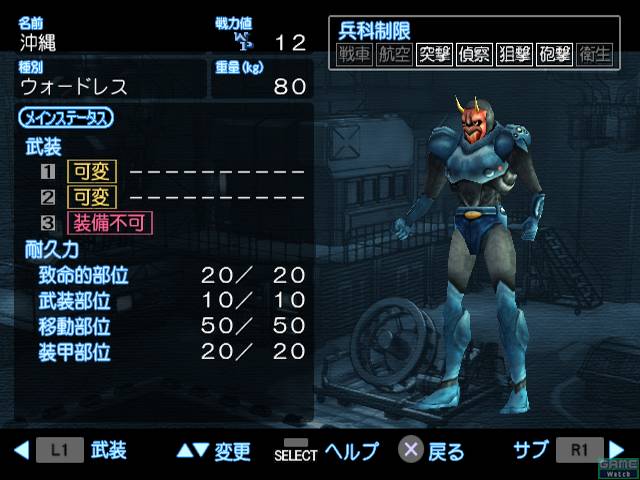The height and width of the screenshot is (480, 640).
Task: Select the 偵察 branch tag
Action: pos(475,55)
